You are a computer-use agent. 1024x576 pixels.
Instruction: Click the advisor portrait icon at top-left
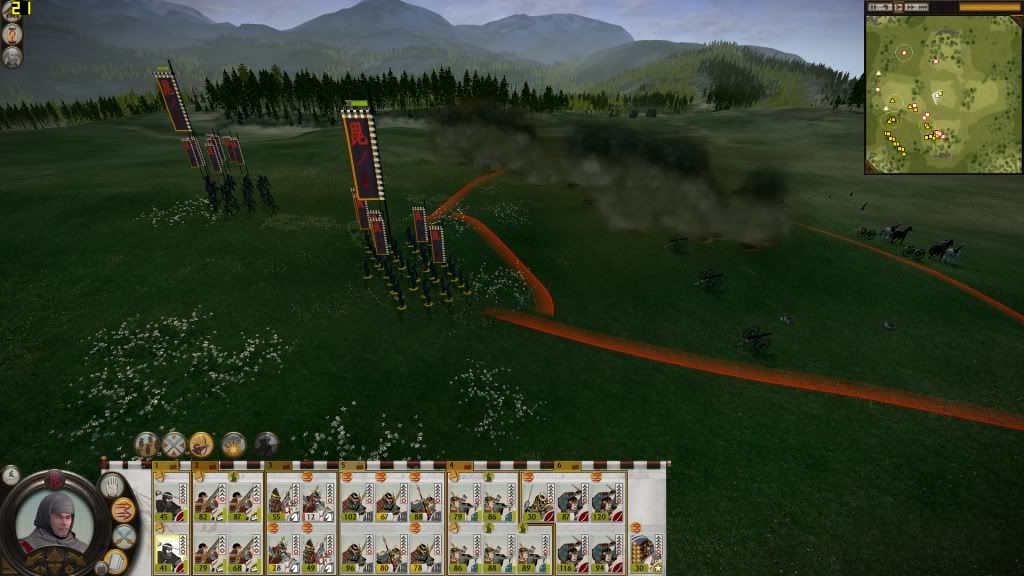[13, 56]
